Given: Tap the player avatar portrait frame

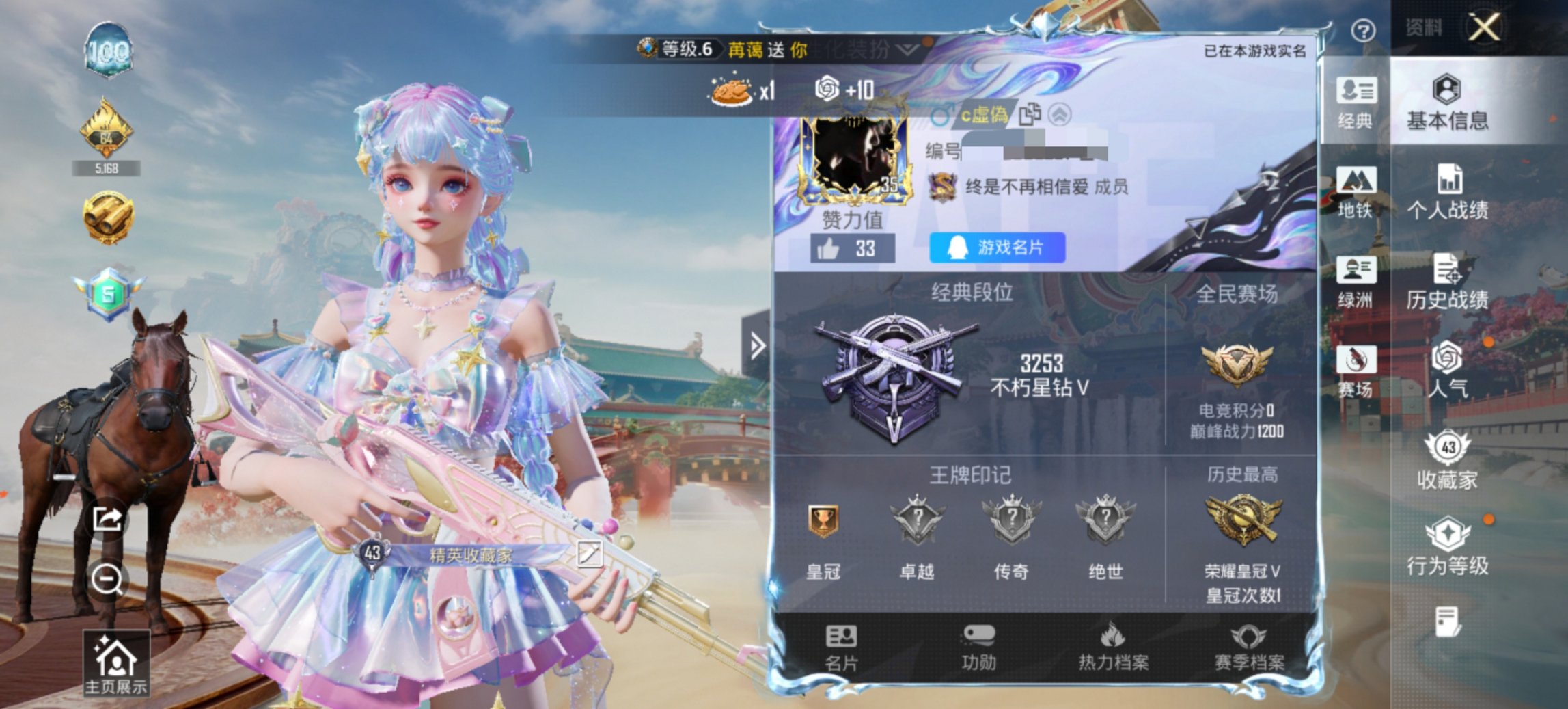Looking at the screenshot, I should (x=854, y=157).
